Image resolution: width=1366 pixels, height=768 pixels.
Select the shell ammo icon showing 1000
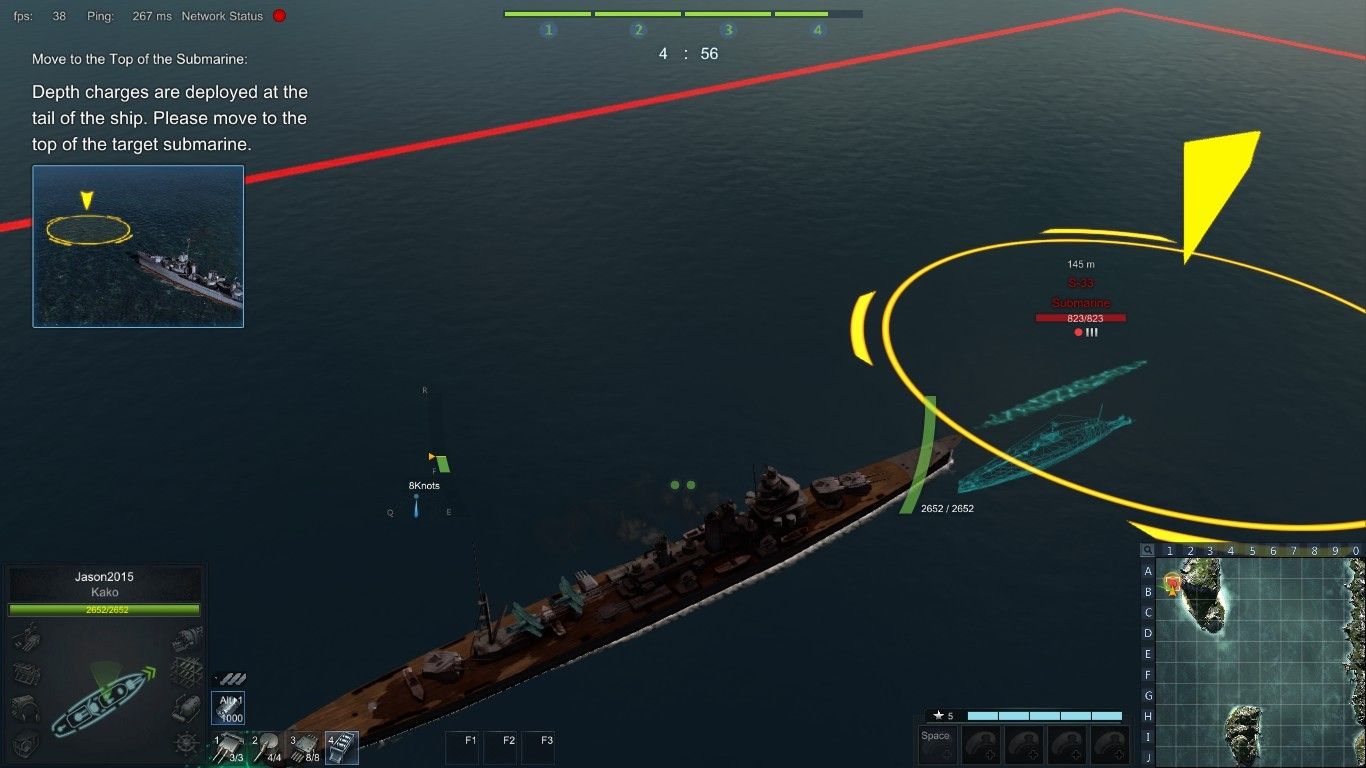point(229,708)
